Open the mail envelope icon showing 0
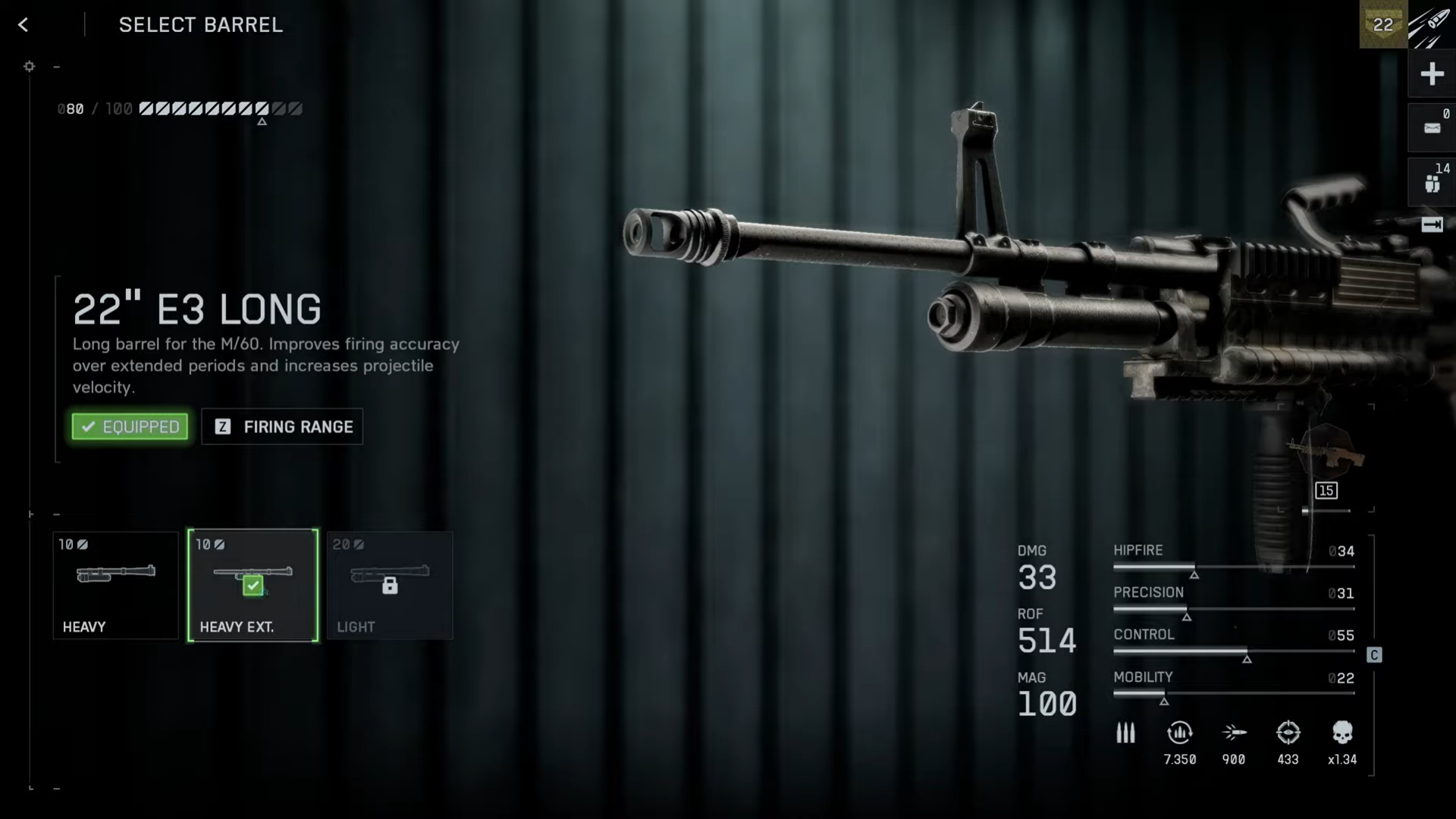Screen dimensions: 1456x819 1432,127
